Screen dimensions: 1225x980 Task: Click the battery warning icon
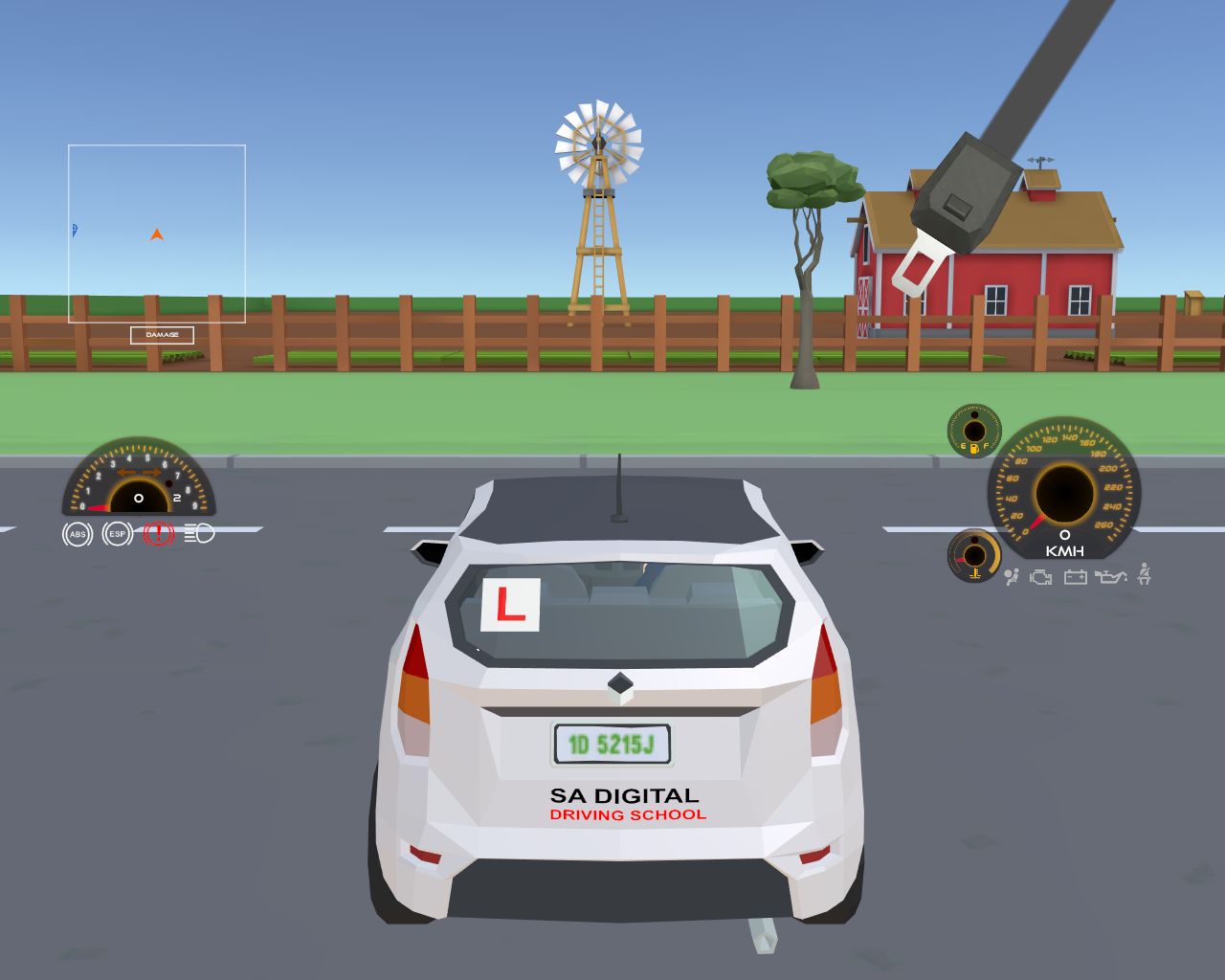click(1076, 577)
